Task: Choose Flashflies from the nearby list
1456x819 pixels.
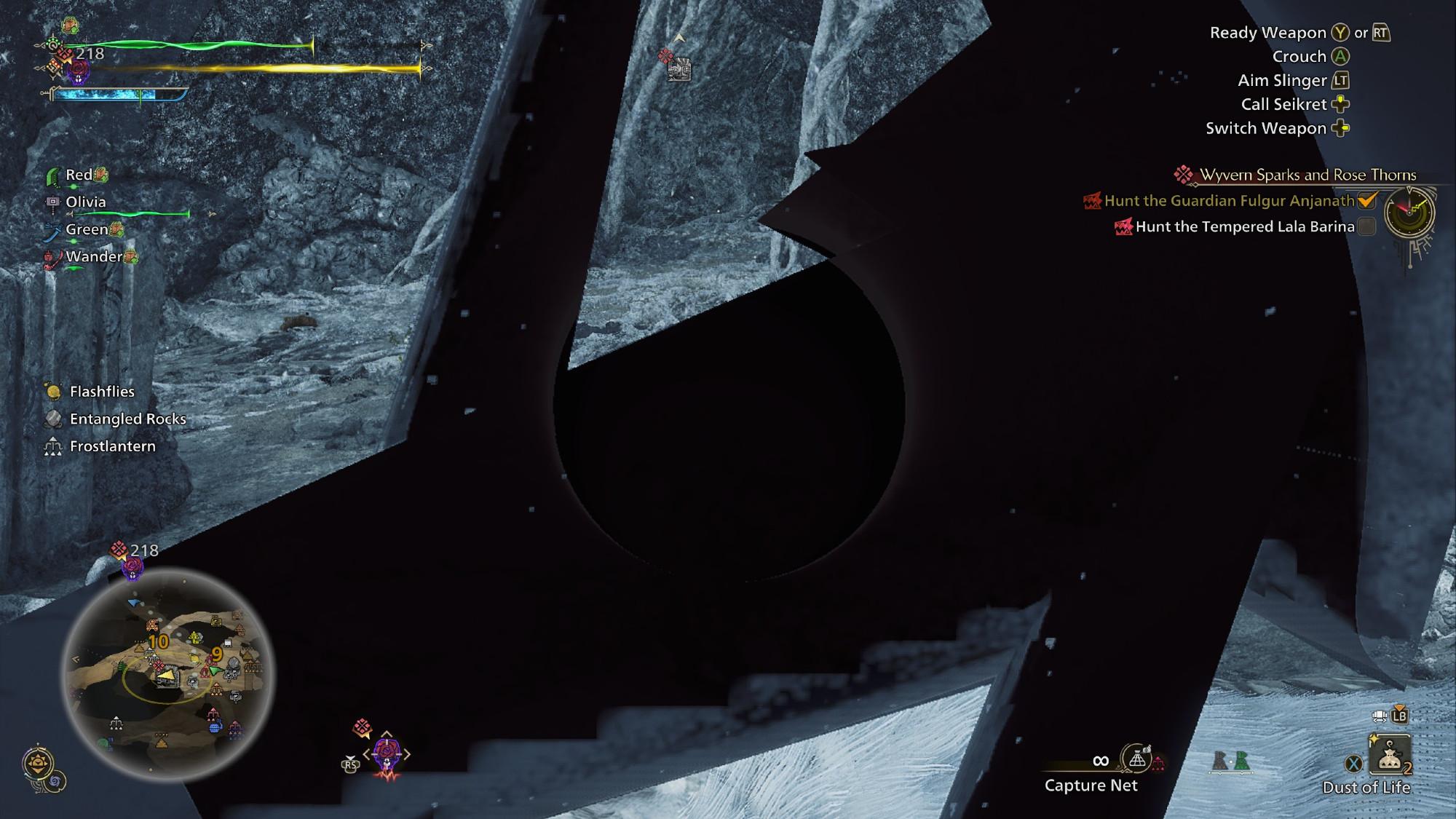Action: (x=102, y=392)
